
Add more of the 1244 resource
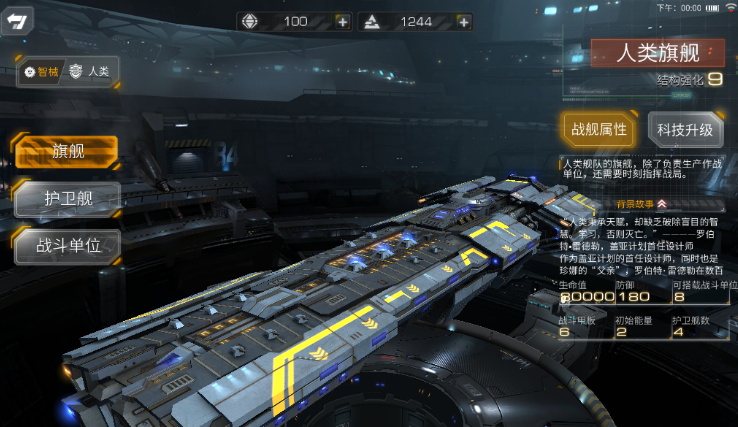(x=462, y=21)
